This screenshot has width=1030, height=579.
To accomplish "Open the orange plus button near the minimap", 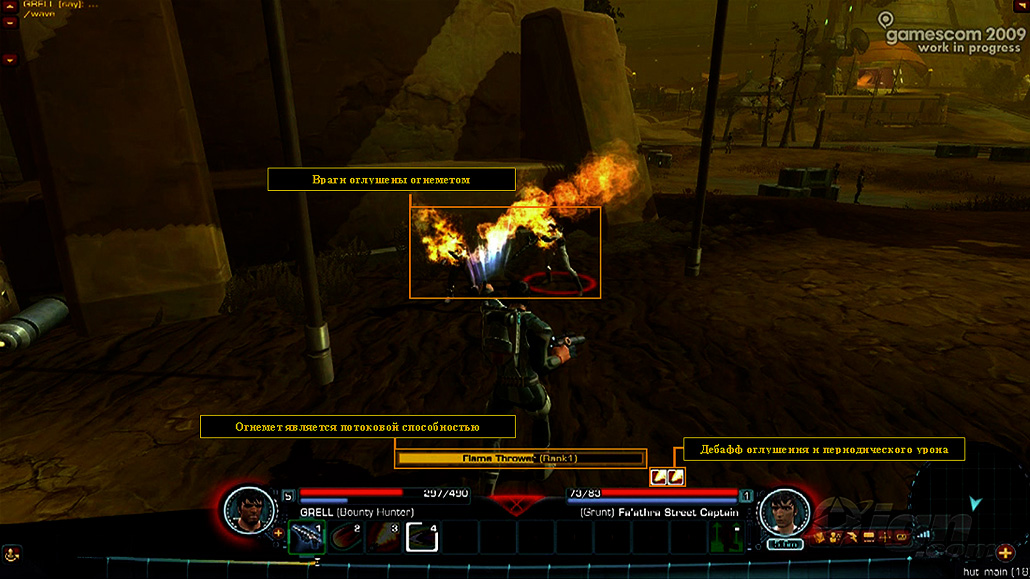I will click(x=1006, y=553).
